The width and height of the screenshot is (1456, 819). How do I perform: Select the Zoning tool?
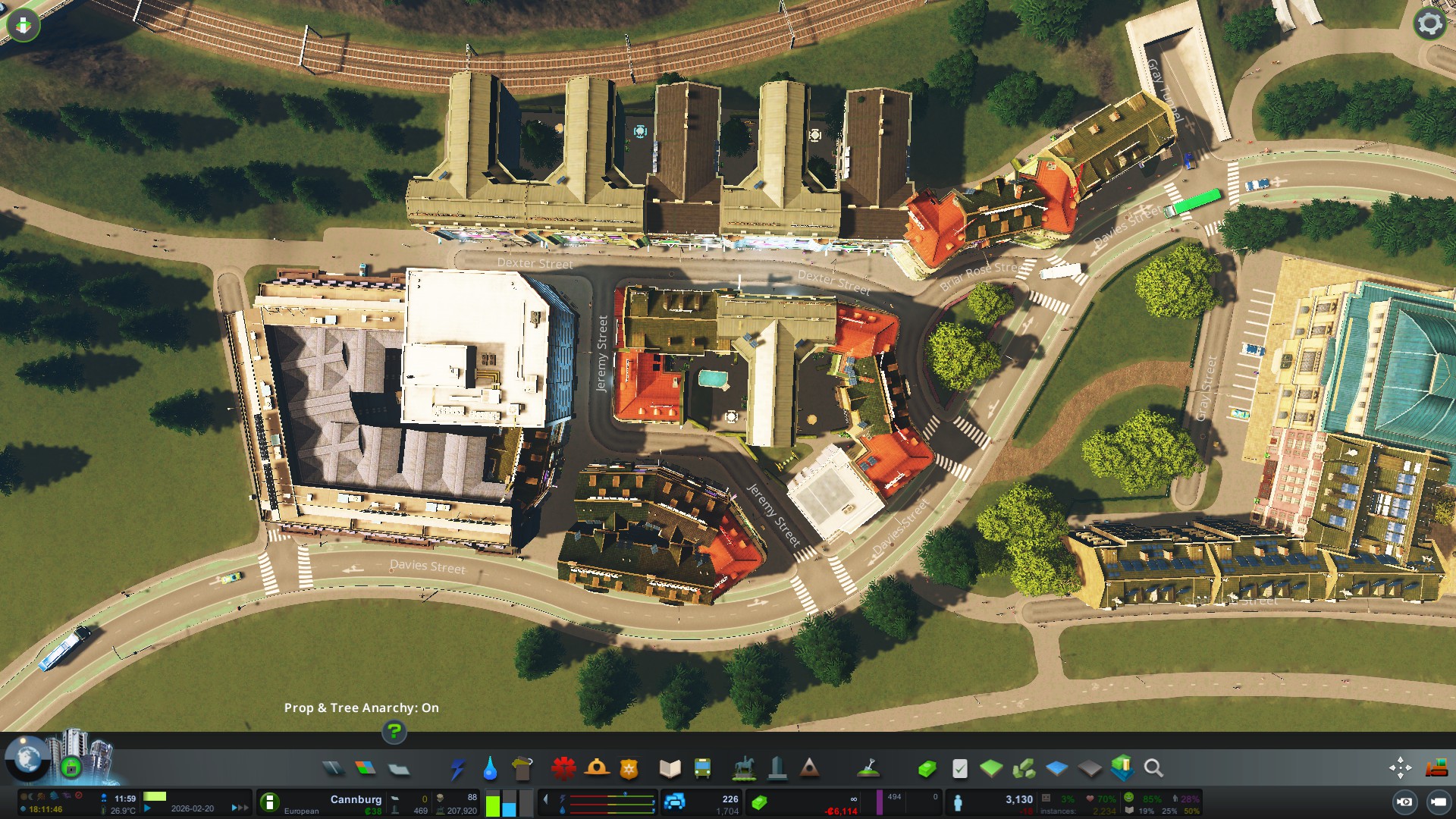(366, 769)
